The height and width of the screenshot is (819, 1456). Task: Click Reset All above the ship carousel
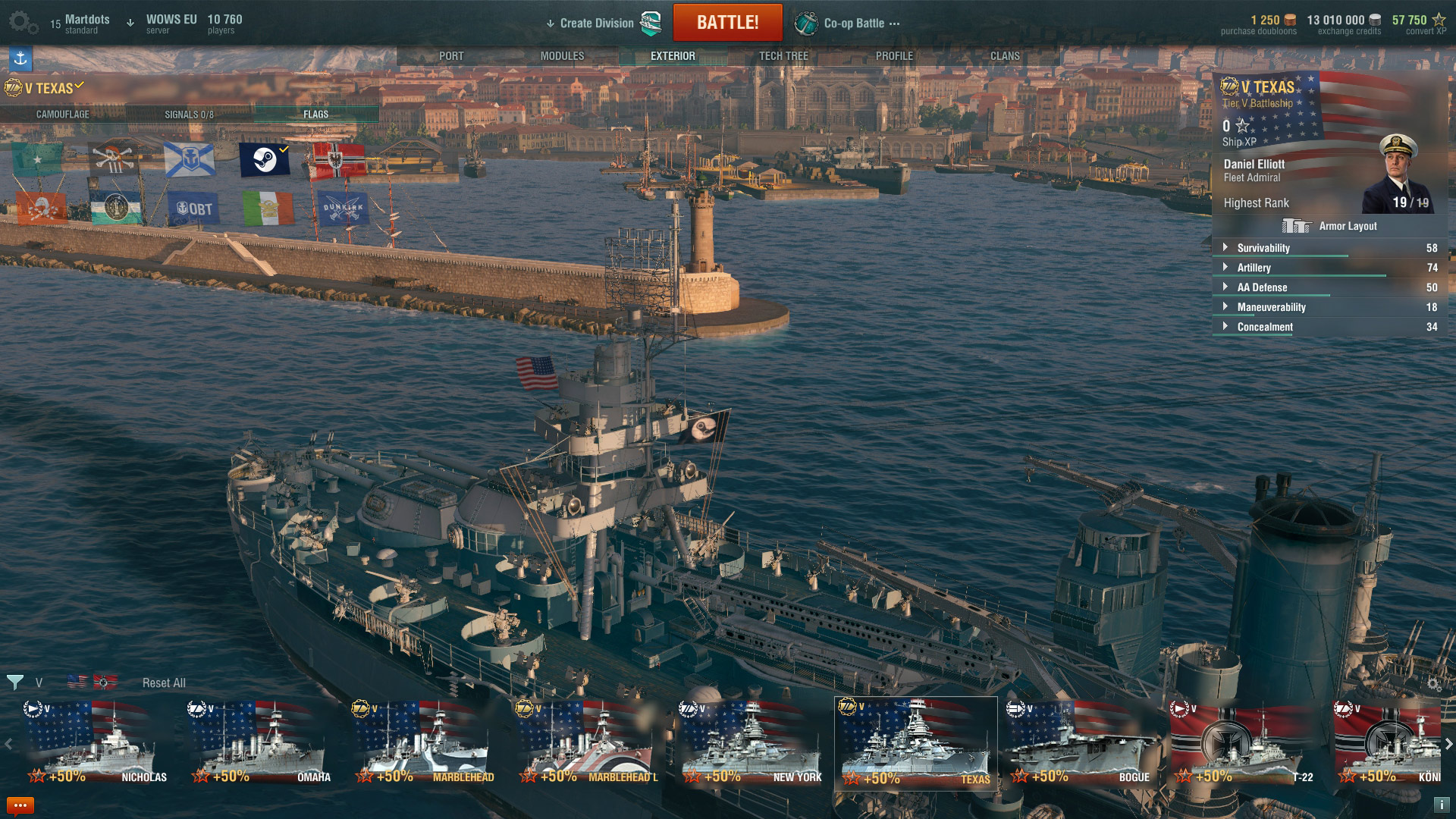163,682
